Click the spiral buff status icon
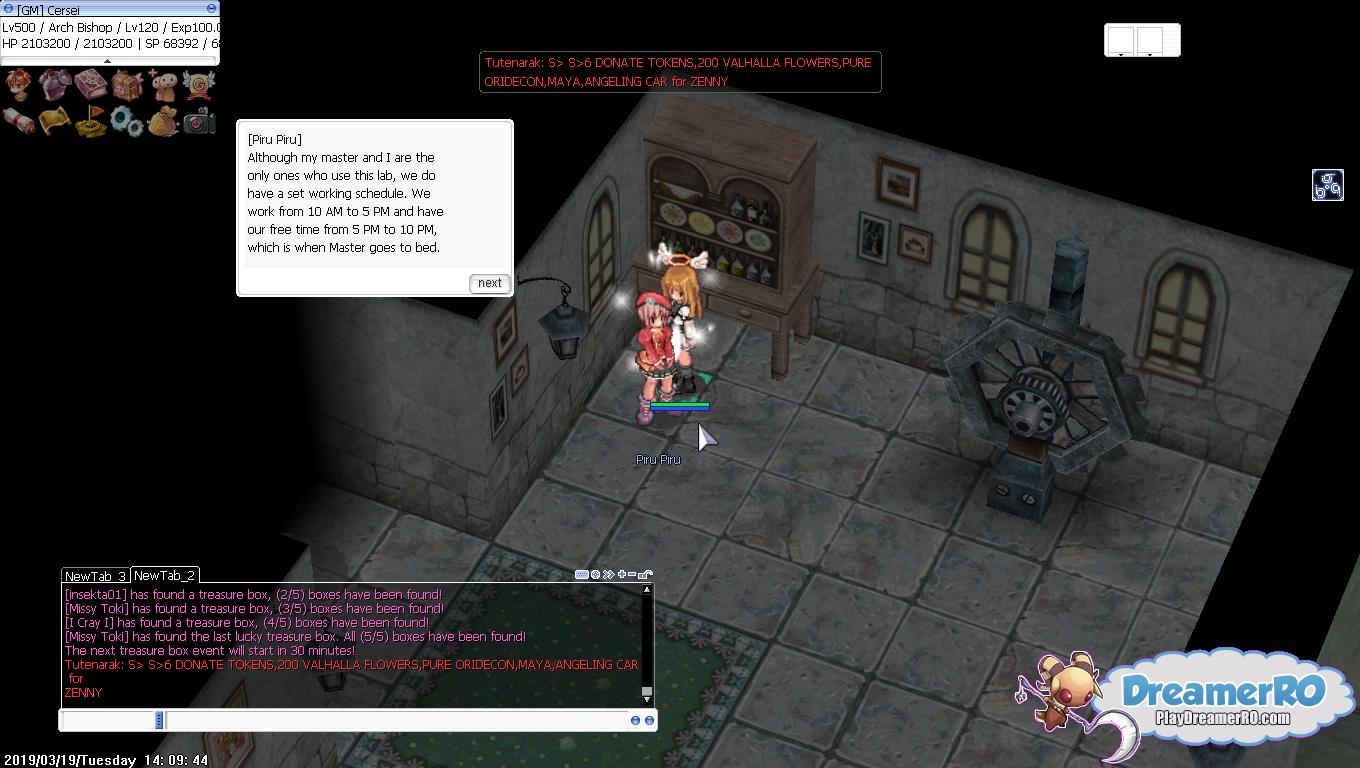 click(x=1327, y=185)
